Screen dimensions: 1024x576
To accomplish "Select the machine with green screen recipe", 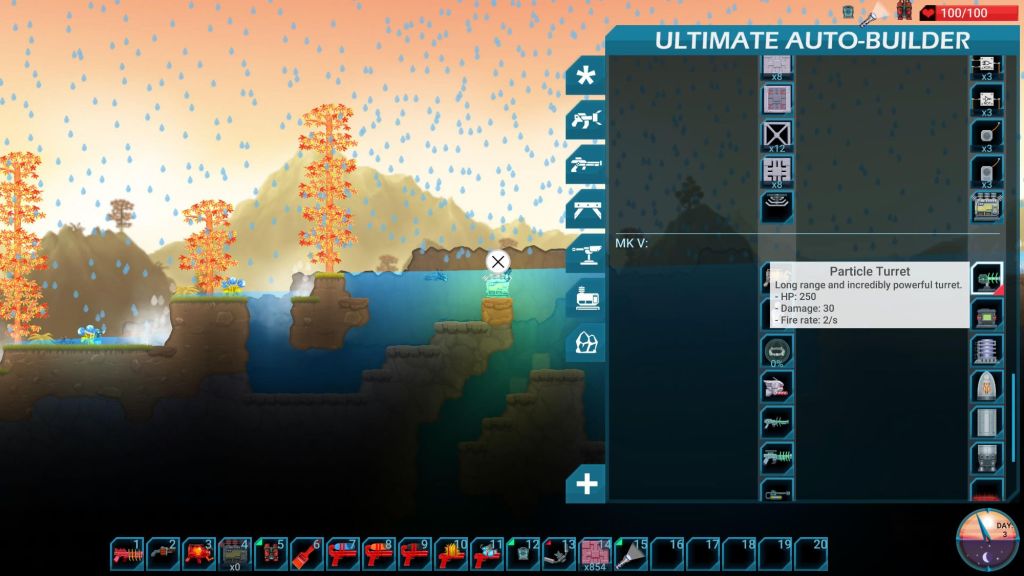I will pos(987,318).
